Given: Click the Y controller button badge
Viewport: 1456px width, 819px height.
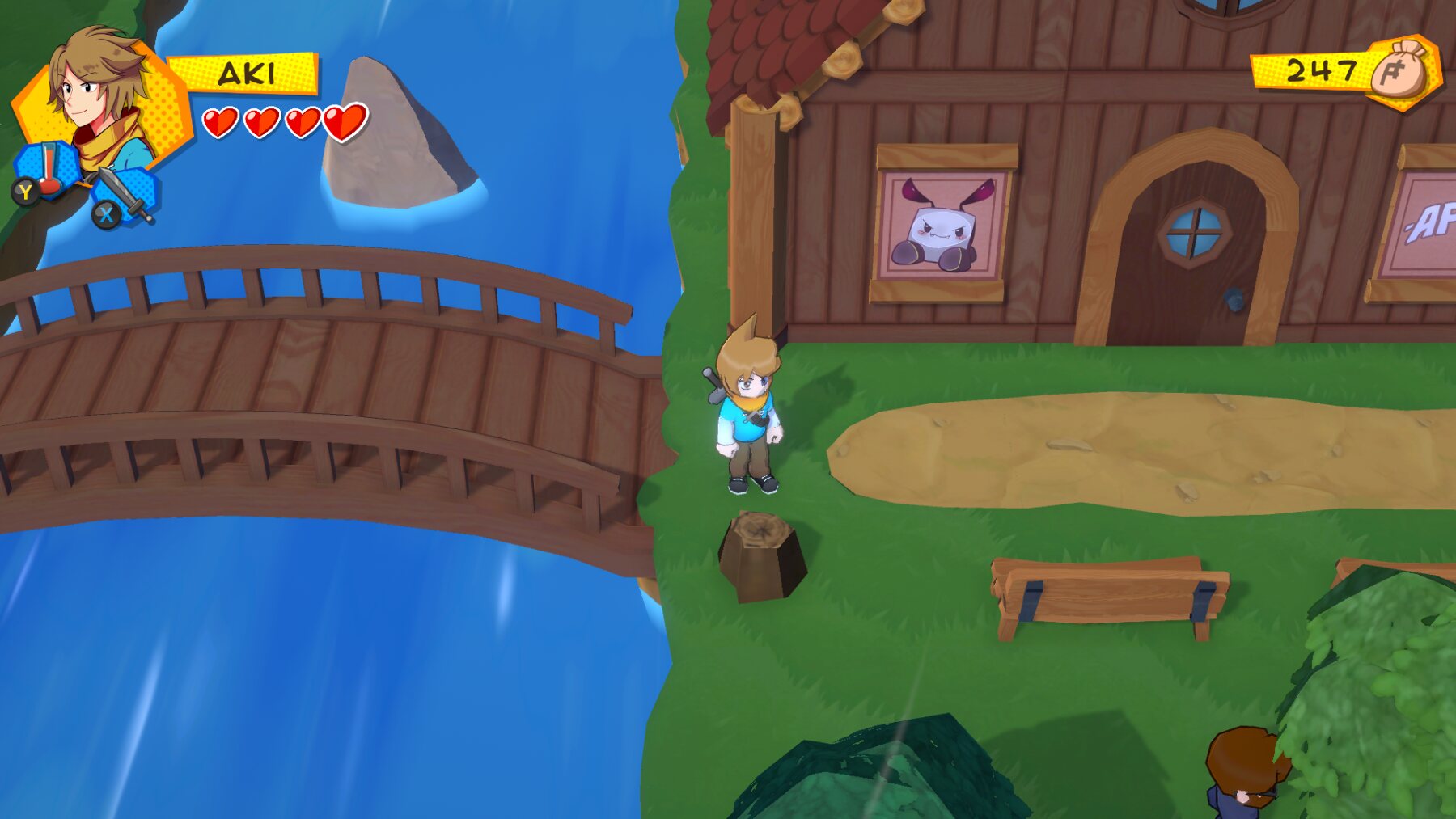Looking at the screenshot, I should point(25,191).
